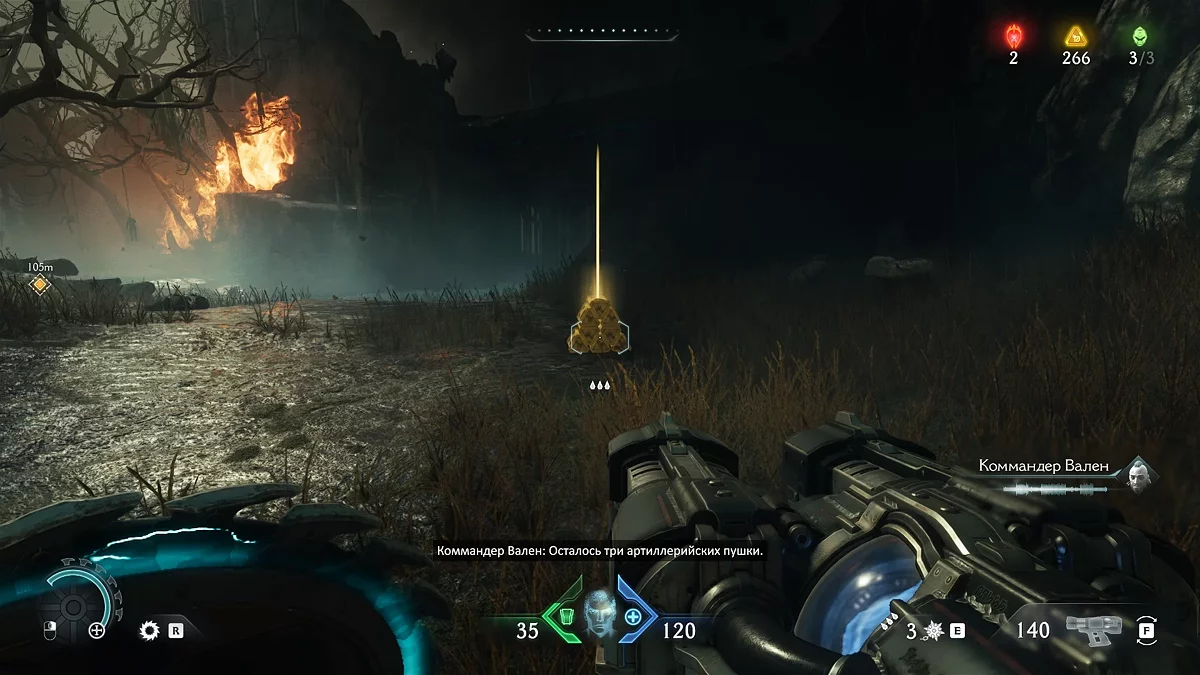1200x675 pixels.
Task: Select the green helmet icon
Action: [x=1140, y=36]
